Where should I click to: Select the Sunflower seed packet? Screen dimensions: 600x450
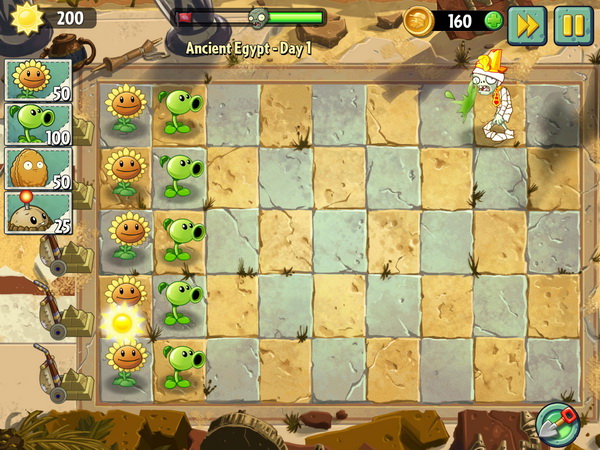click(x=39, y=80)
